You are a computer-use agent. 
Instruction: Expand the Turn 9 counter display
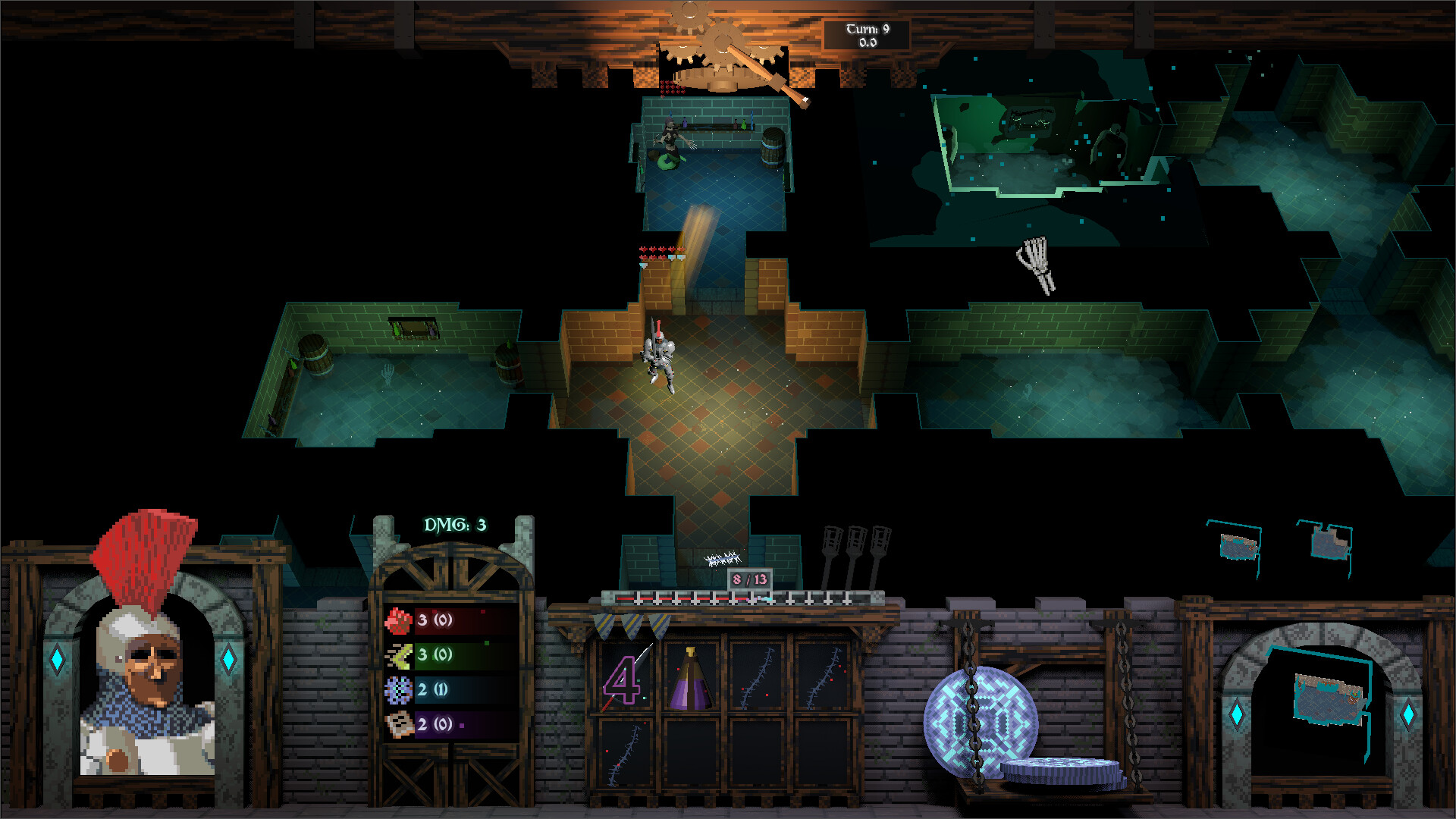[x=867, y=34]
